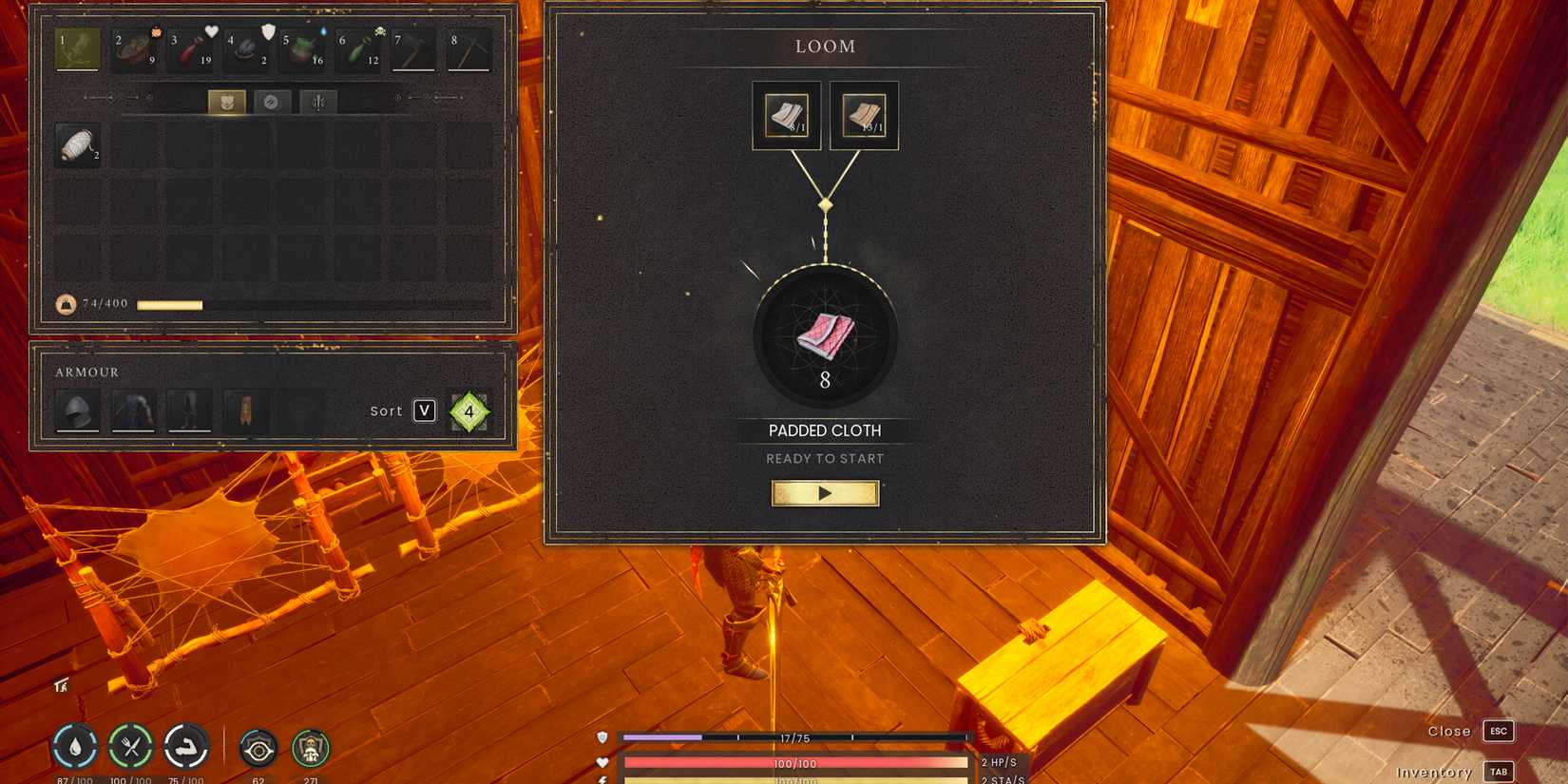Toggle the valuables filter above the inventory
Image resolution: width=1568 pixels, height=784 pixels.
272,102
